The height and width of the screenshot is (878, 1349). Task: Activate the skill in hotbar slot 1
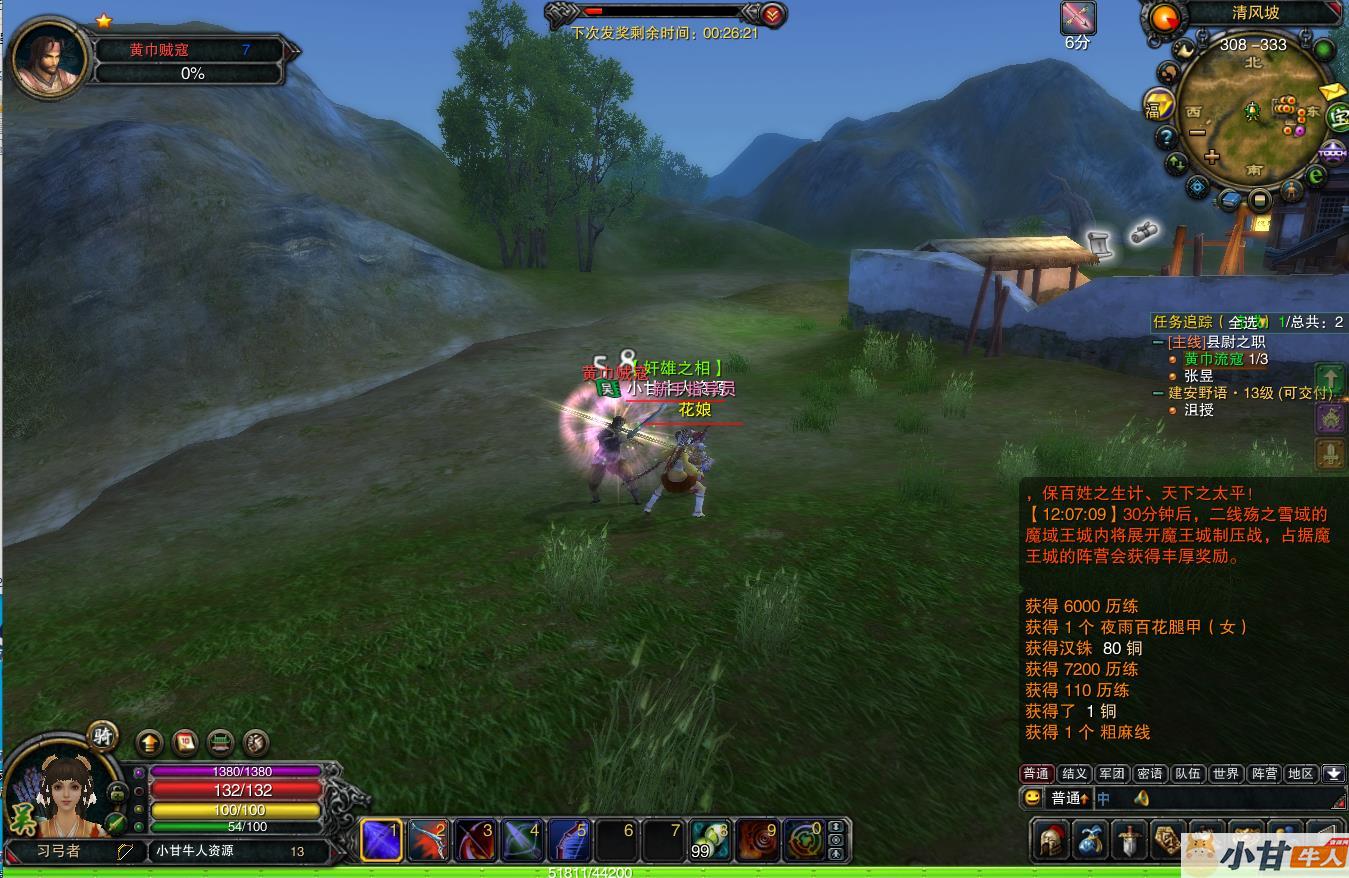click(381, 840)
